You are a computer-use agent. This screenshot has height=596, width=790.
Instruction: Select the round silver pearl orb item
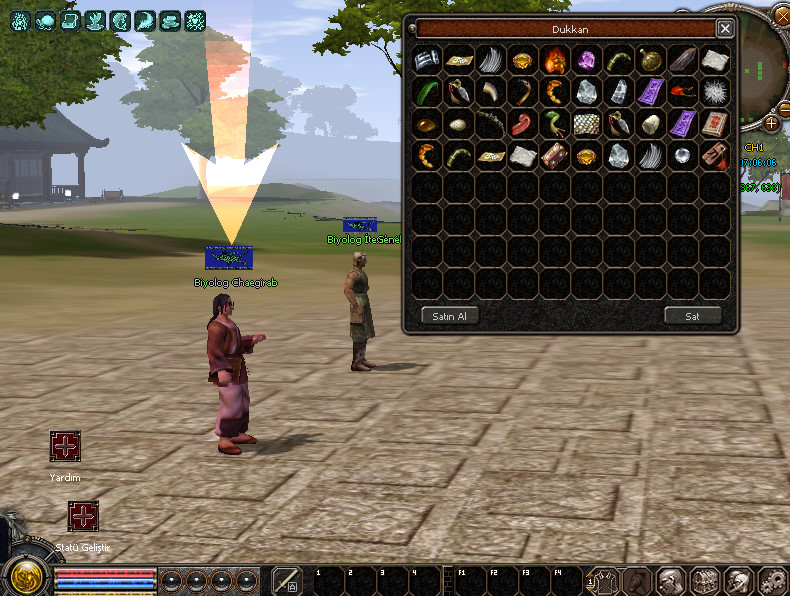pos(683,156)
